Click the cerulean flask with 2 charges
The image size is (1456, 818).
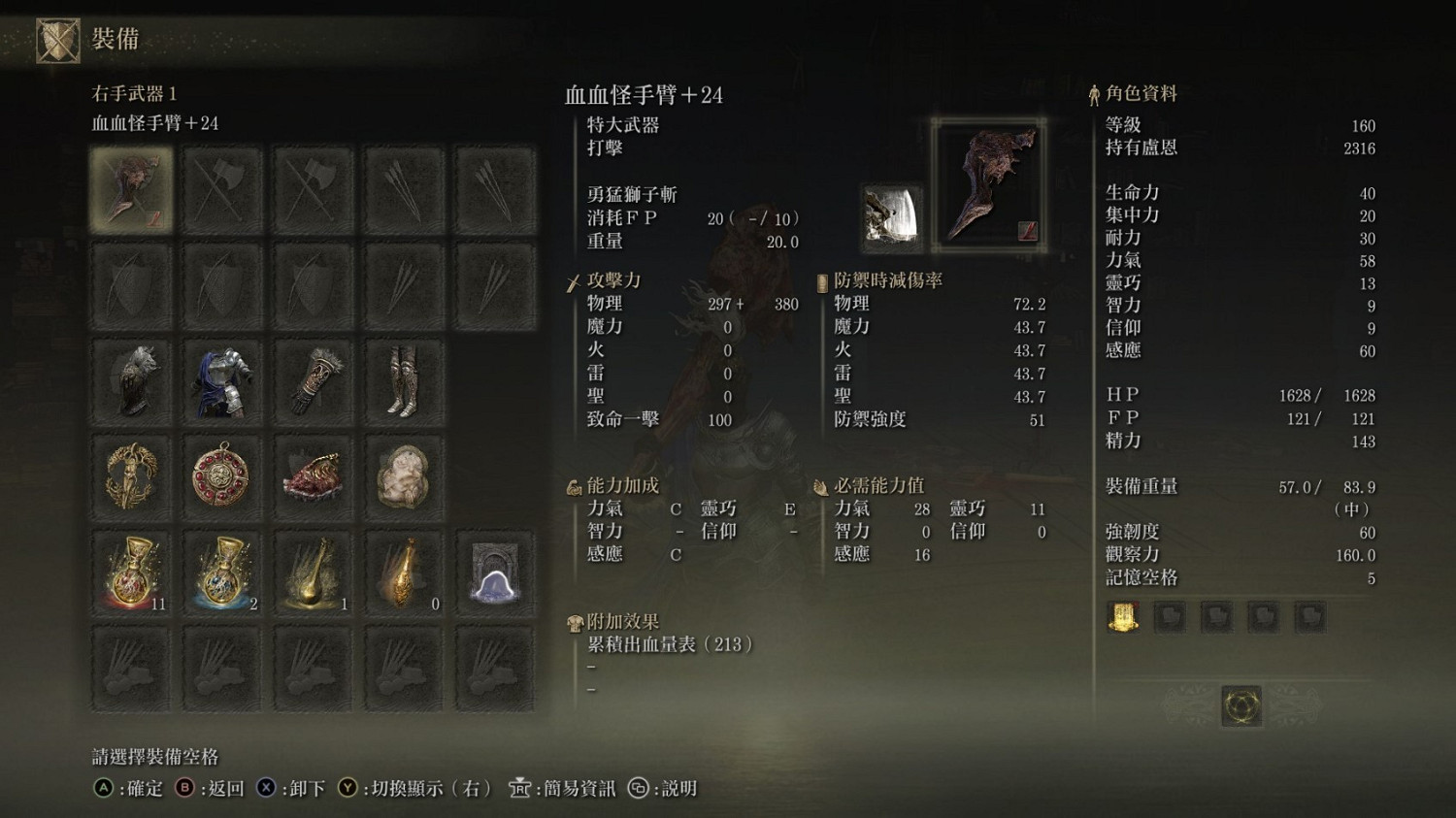[221, 573]
